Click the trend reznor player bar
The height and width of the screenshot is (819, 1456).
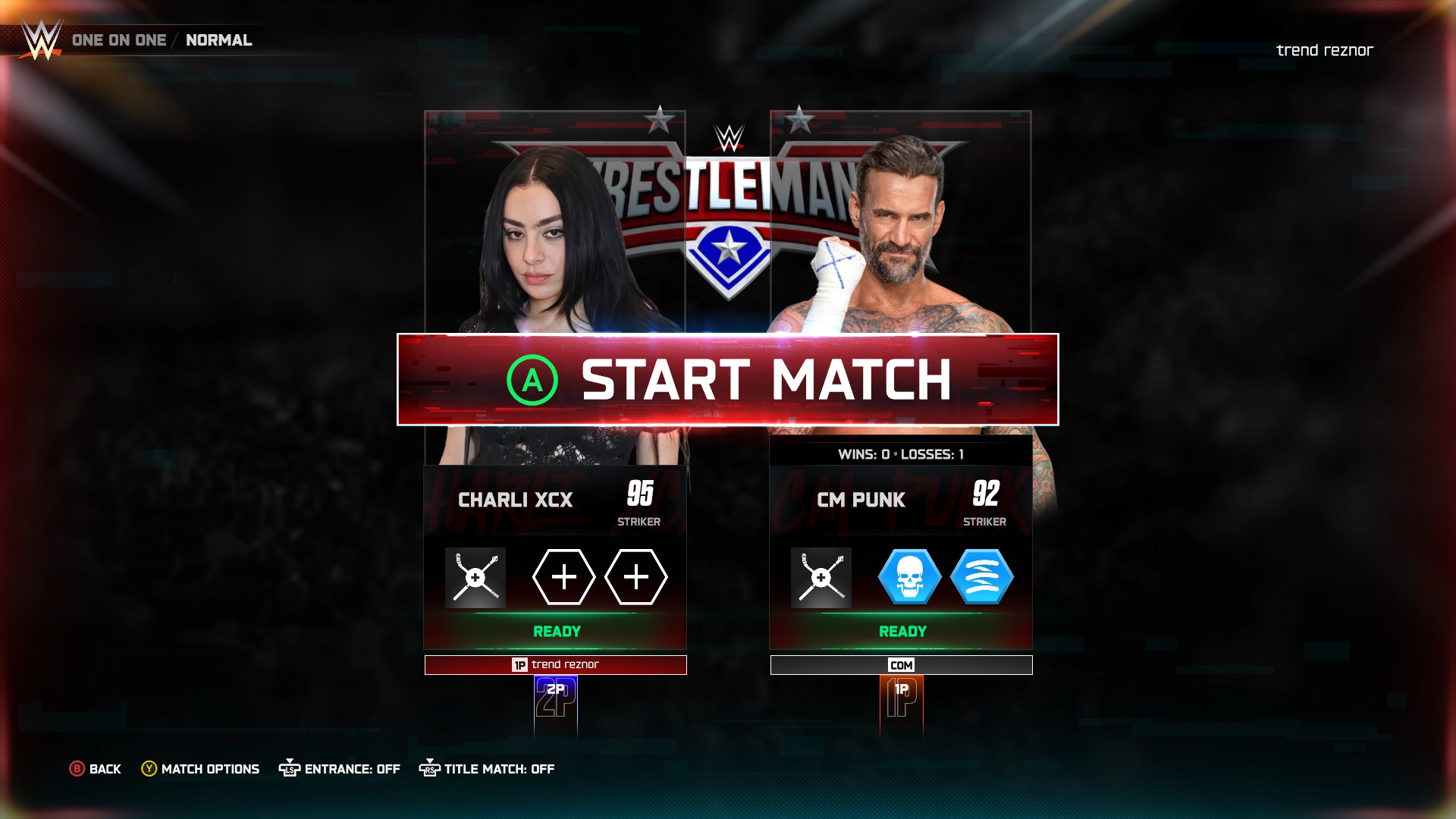pyautogui.click(x=555, y=665)
